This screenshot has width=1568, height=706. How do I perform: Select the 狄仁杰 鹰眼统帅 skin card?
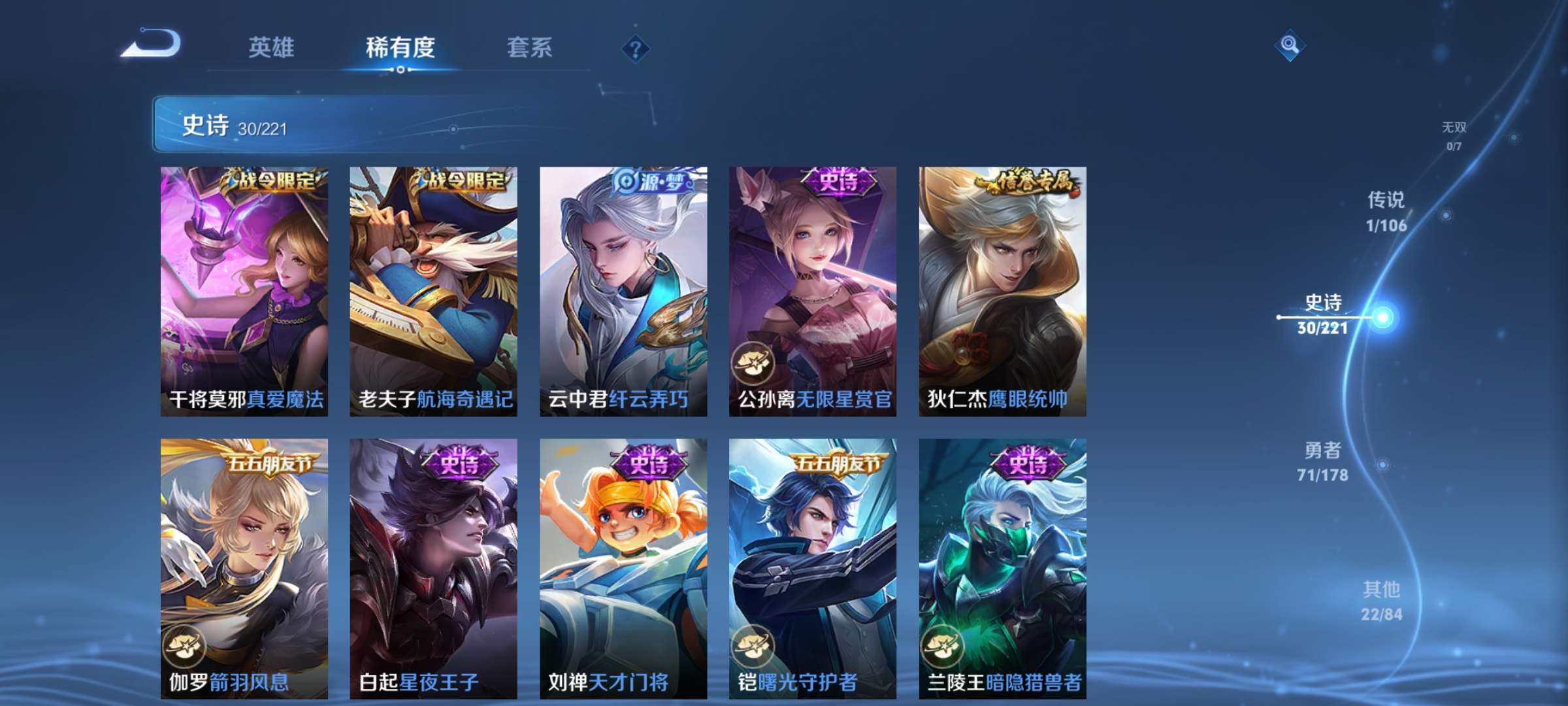click(x=1002, y=291)
